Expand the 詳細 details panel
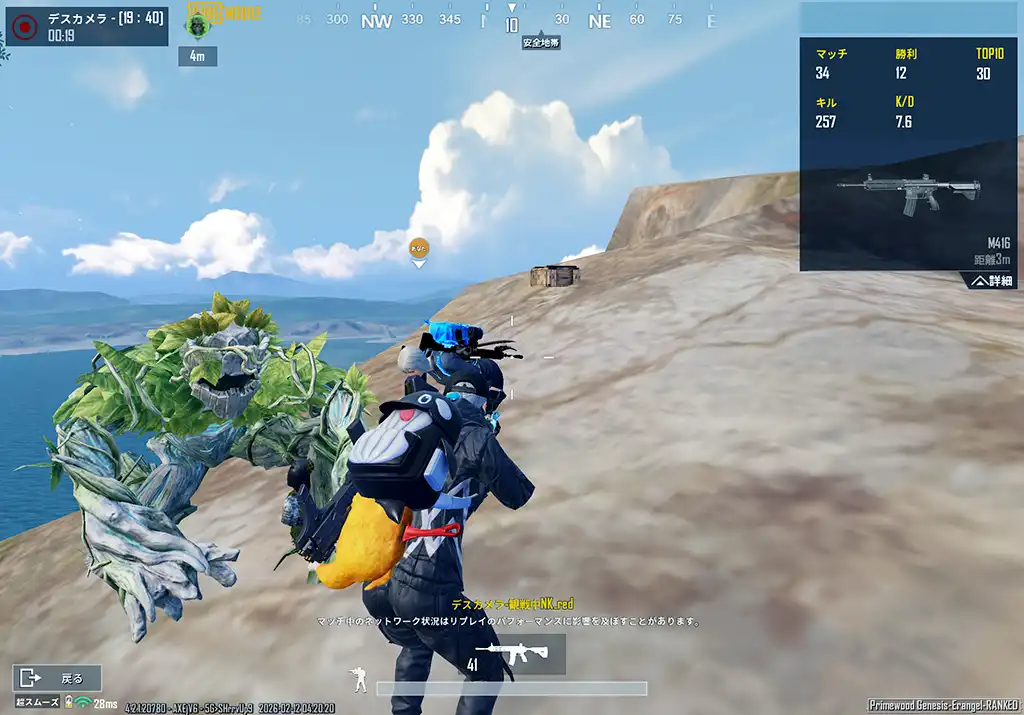 (x=993, y=281)
